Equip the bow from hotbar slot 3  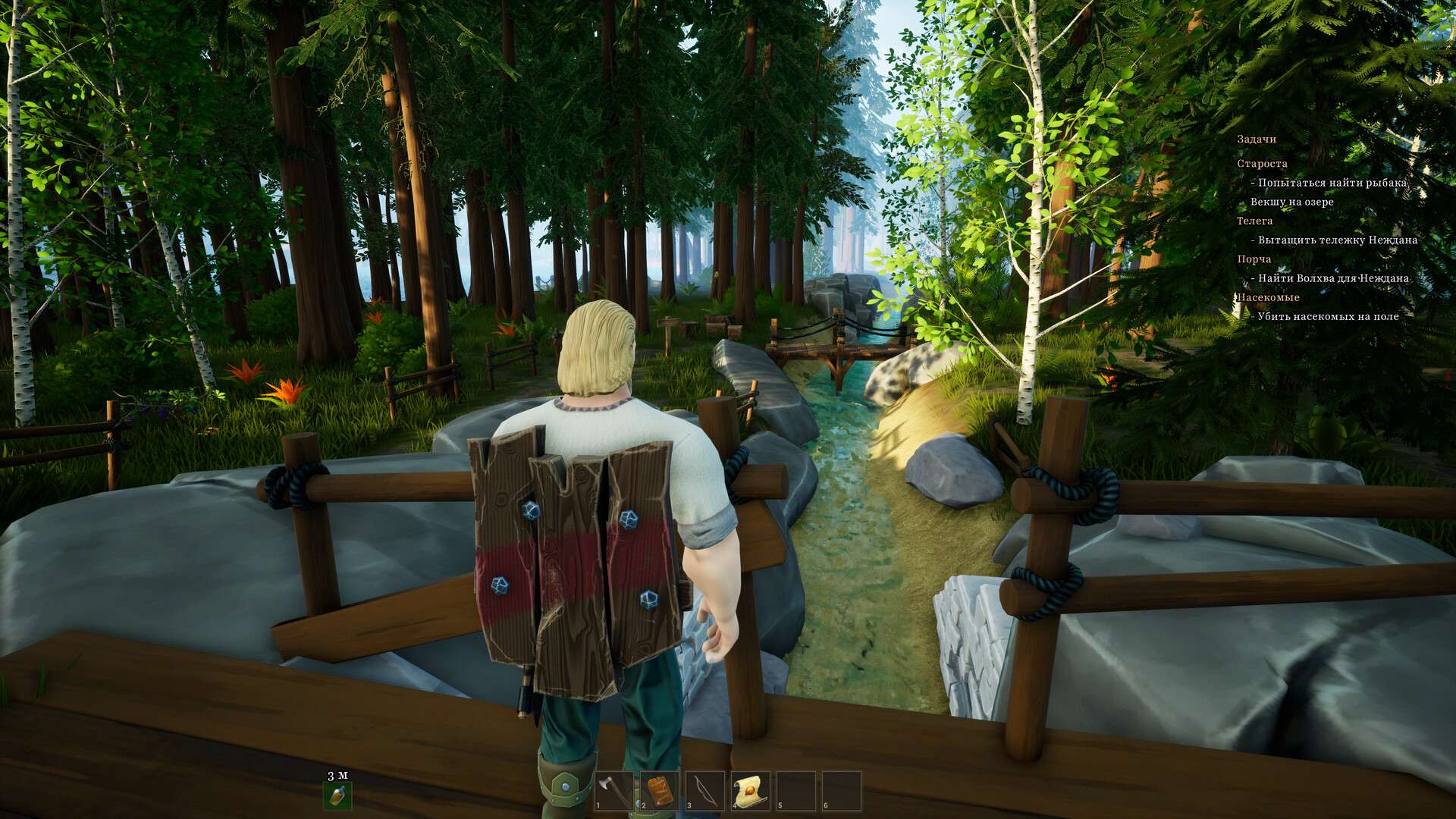(704, 791)
